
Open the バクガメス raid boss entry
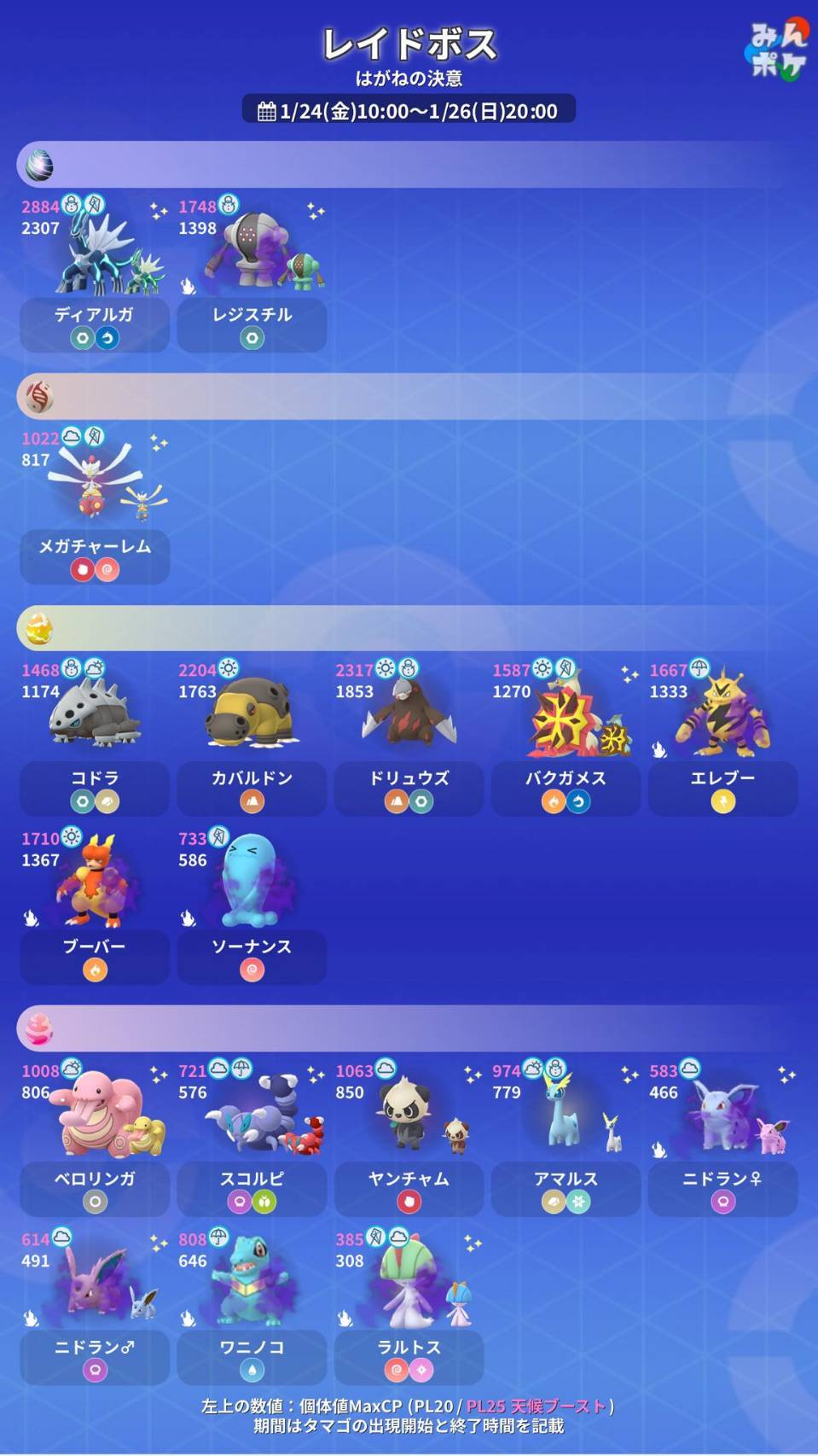(x=566, y=737)
